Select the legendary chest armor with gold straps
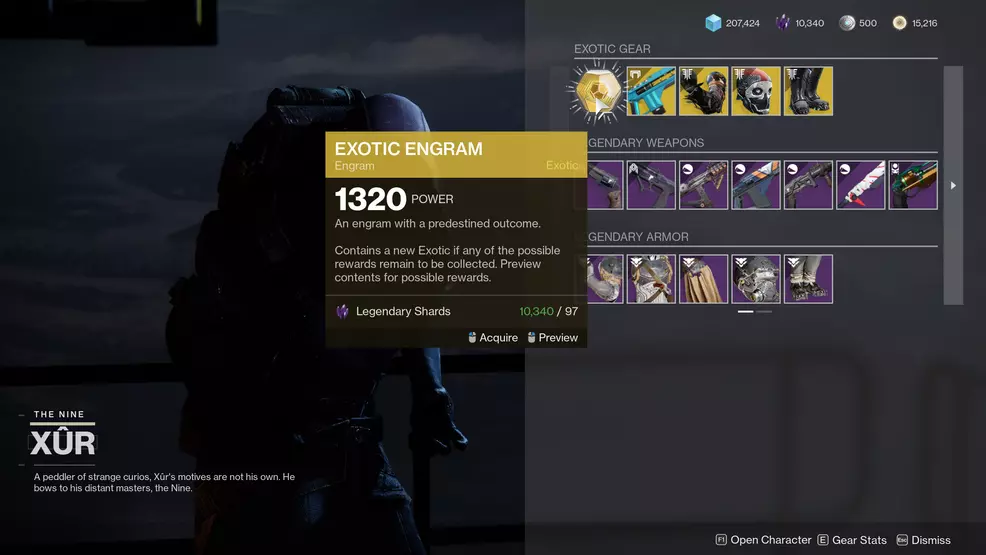This screenshot has width=986, height=555. [x=651, y=279]
